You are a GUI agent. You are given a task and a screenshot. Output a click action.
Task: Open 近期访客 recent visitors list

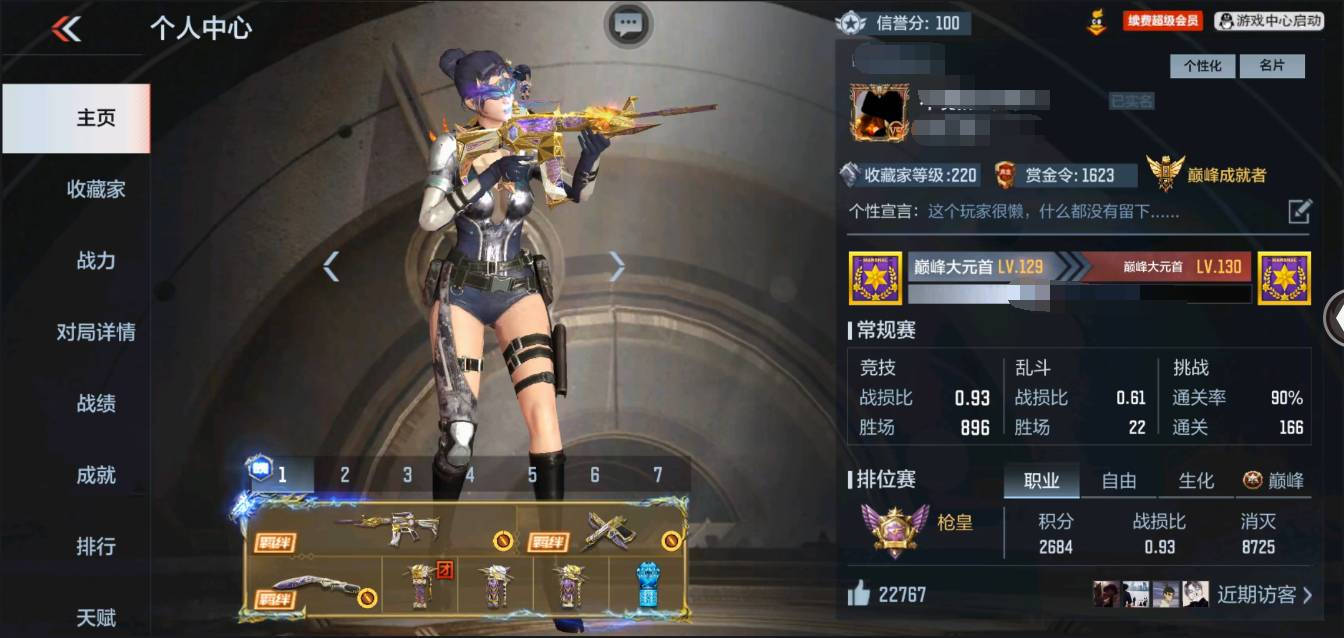tap(1264, 595)
